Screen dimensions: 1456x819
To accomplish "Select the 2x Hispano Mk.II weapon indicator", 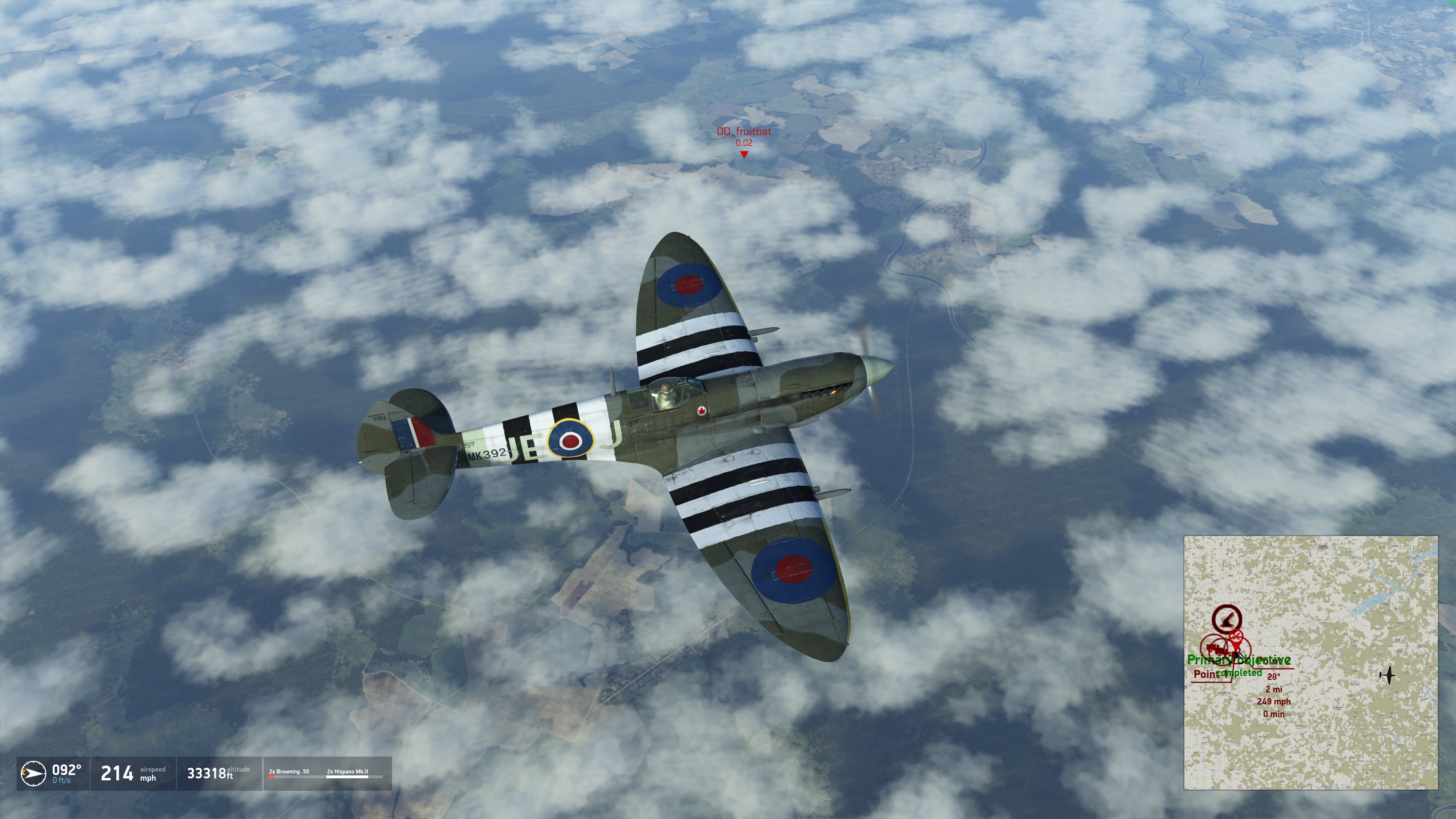I will tap(347, 773).
